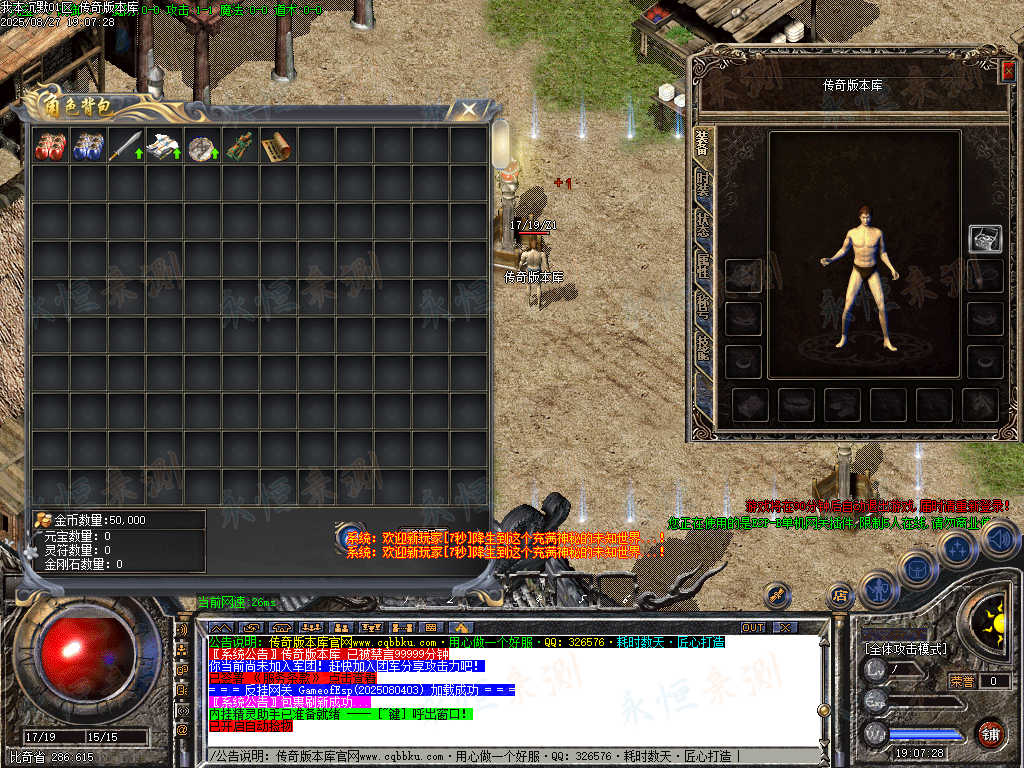This screenshot has height=768, width=1024.
Task: Toggle the speaker sound button
Action: click(x=999, y=539)
